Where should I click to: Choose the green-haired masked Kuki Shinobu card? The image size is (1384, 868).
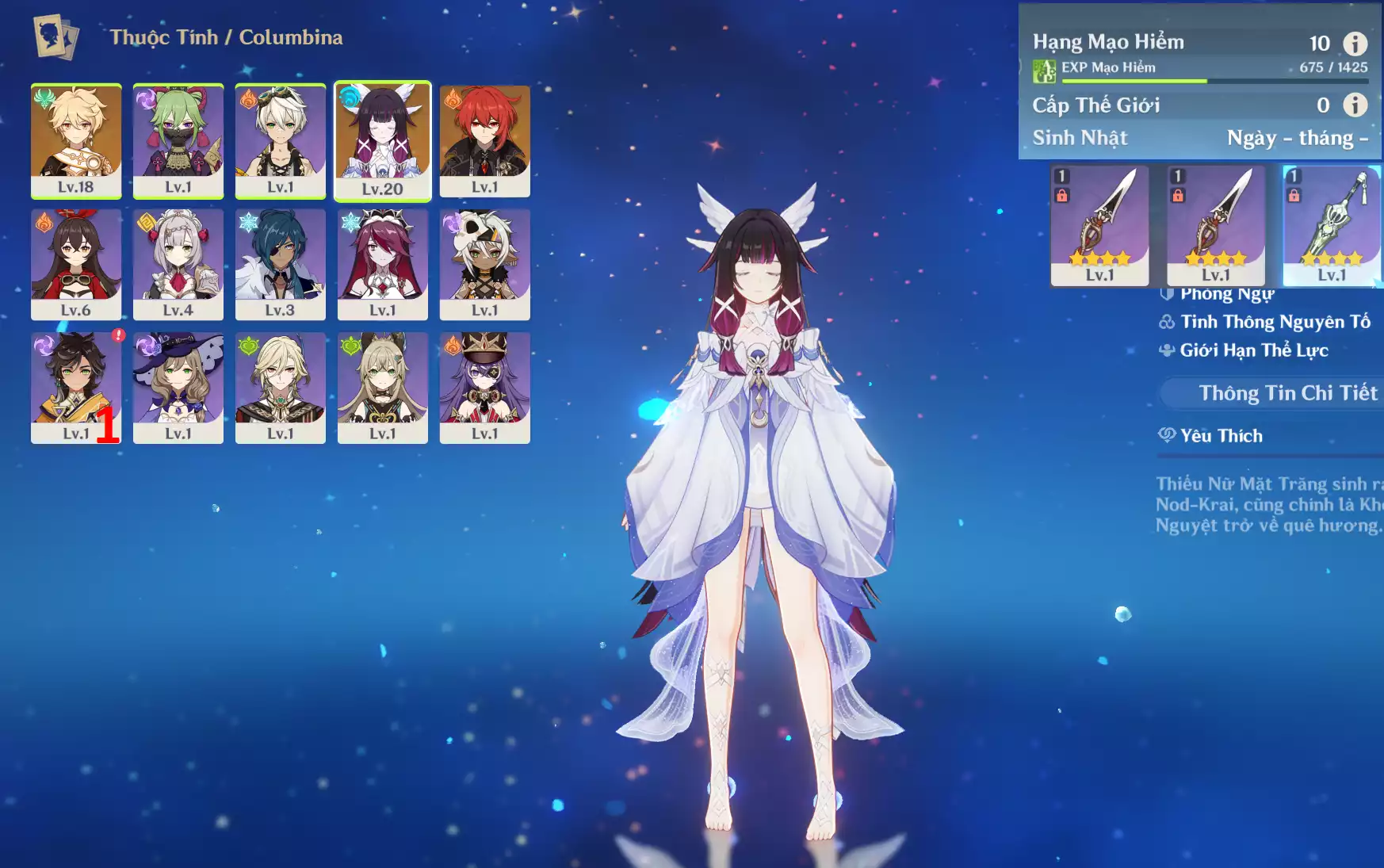pos(178,140)
